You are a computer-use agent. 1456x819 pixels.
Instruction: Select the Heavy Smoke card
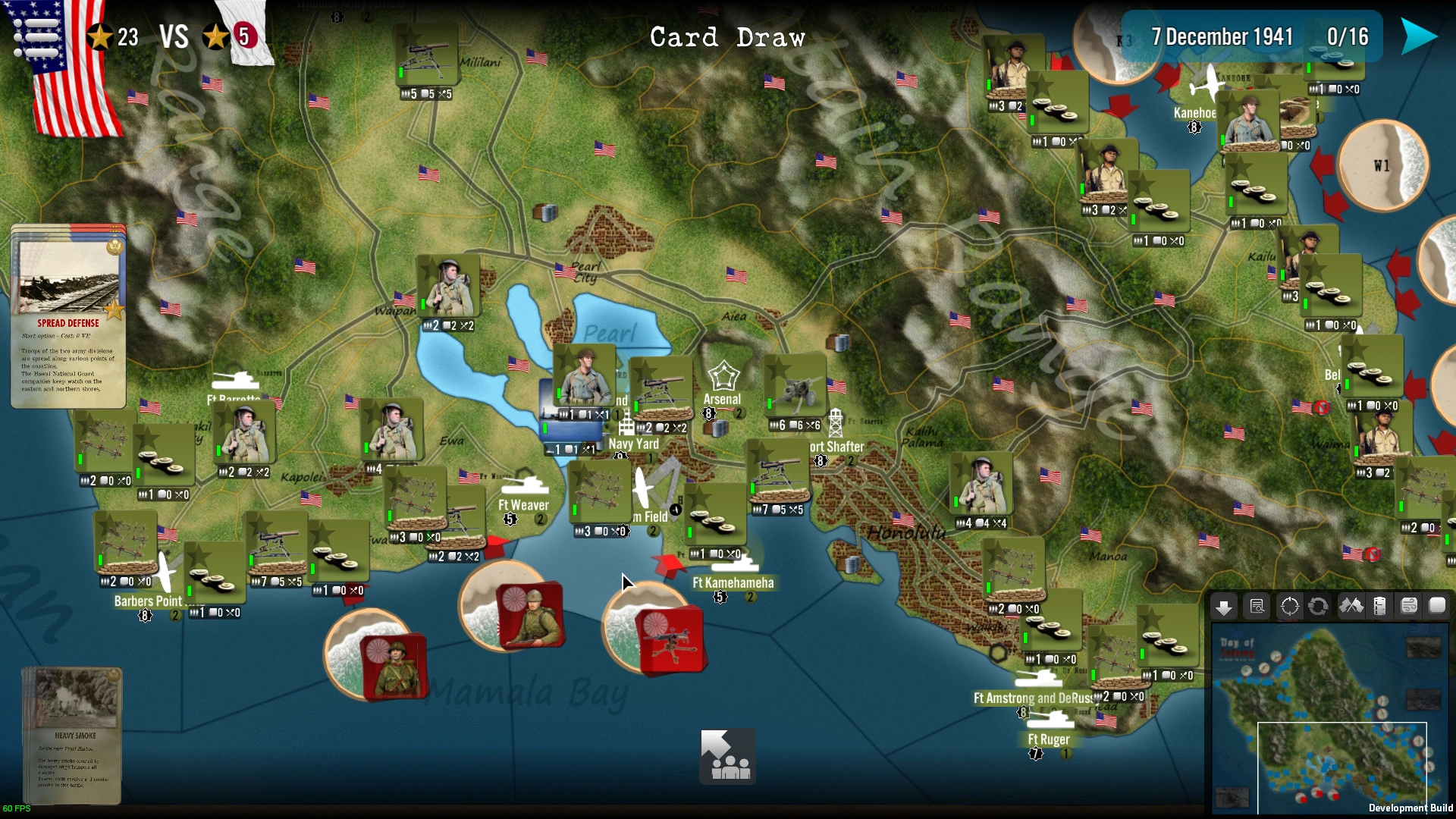73,734
